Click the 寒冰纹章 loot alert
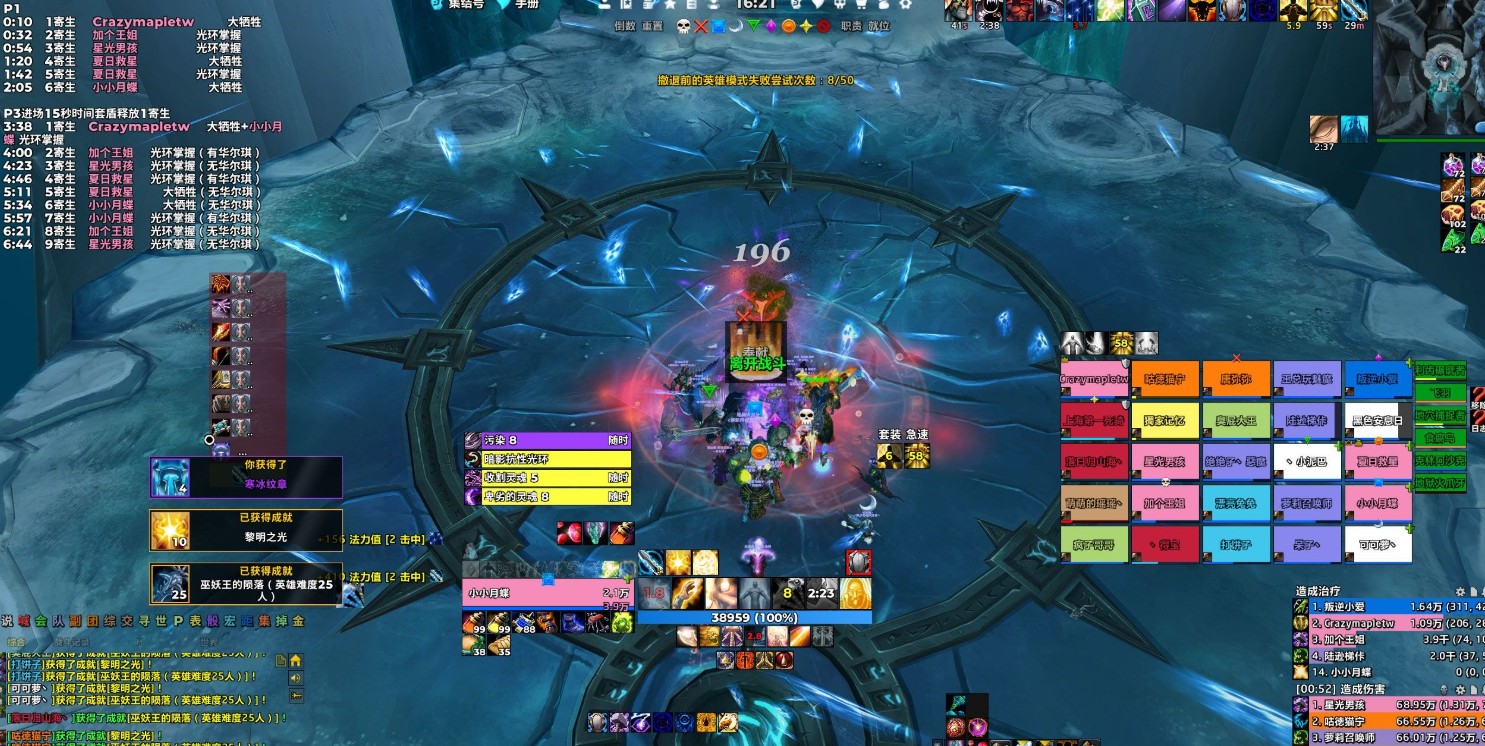 [246, 477]
